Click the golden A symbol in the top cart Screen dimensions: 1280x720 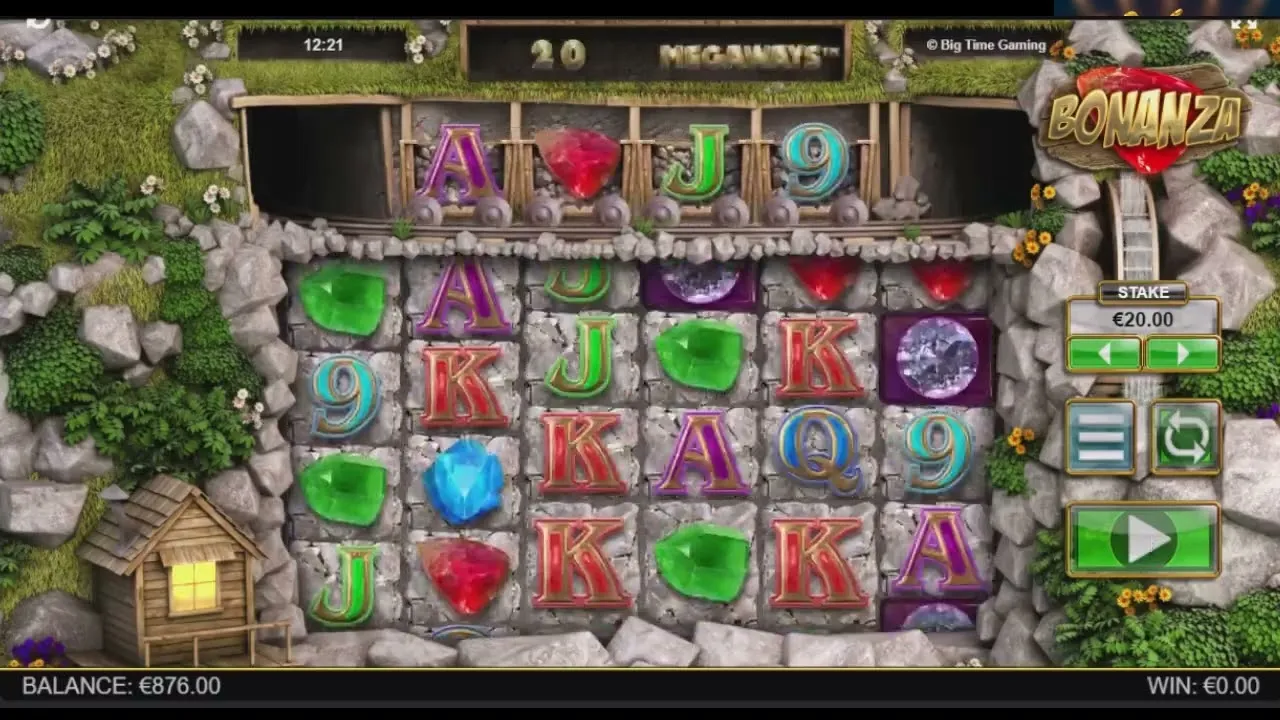[x=458, y=160]
